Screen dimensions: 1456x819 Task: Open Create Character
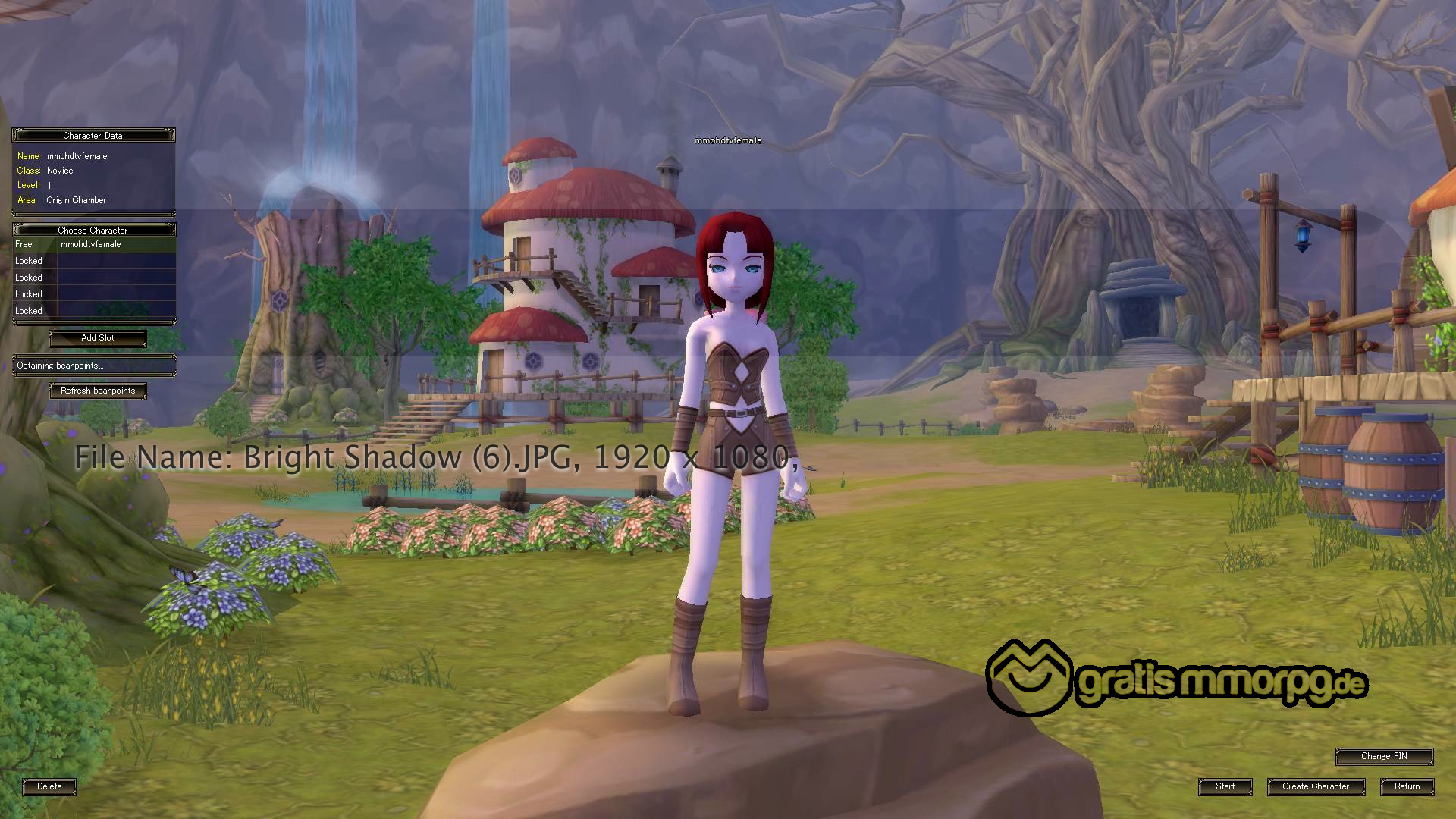point(1316,786)
